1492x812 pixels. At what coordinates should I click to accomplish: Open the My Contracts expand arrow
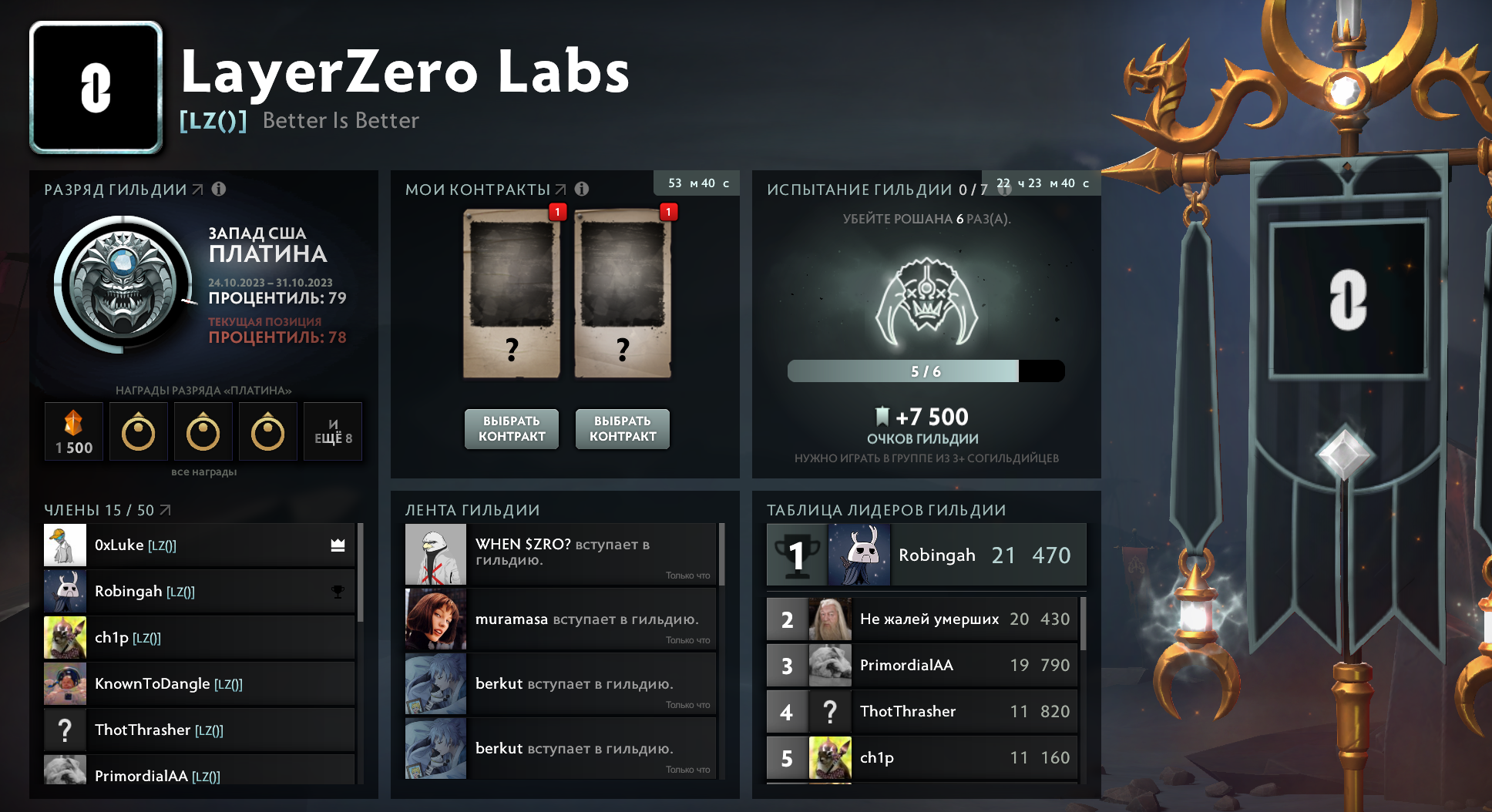tap(560, 190)
